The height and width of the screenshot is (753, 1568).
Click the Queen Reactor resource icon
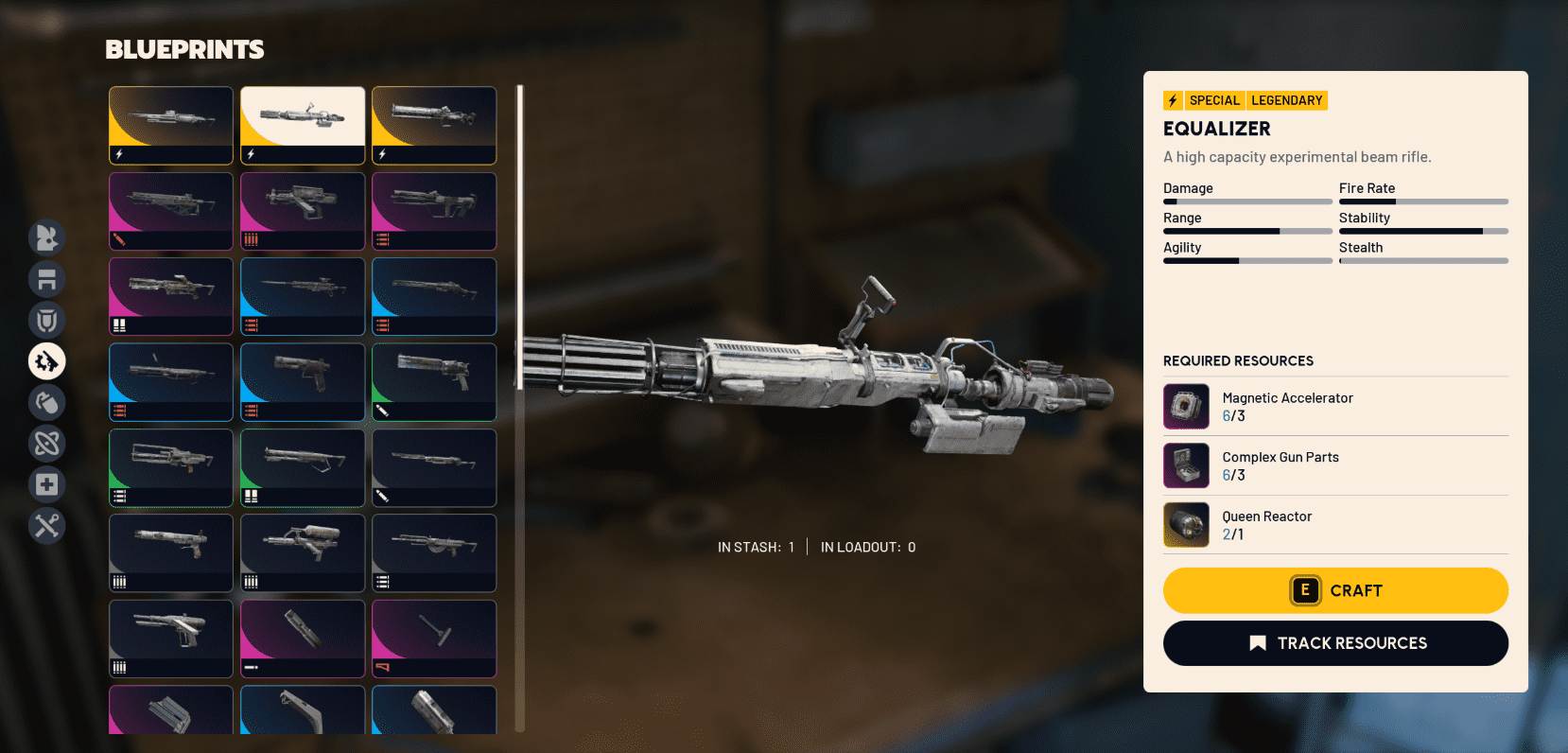pos(1186,524)
